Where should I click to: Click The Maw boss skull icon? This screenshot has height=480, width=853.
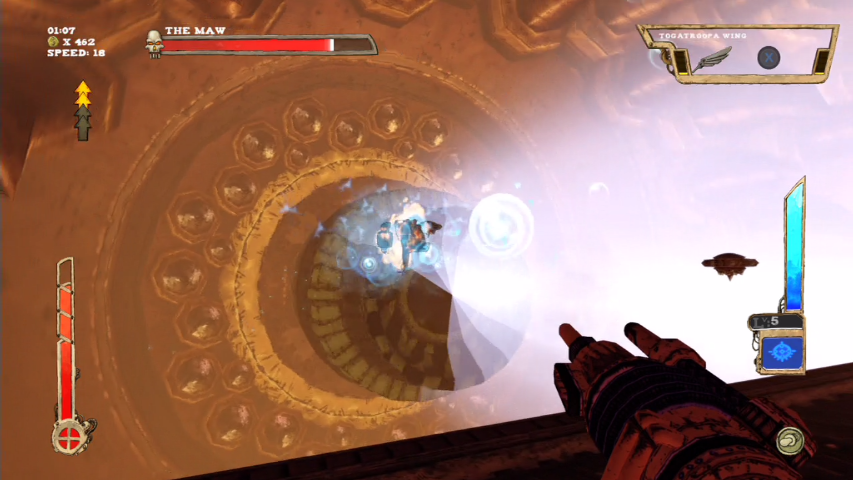pos(153,43)
